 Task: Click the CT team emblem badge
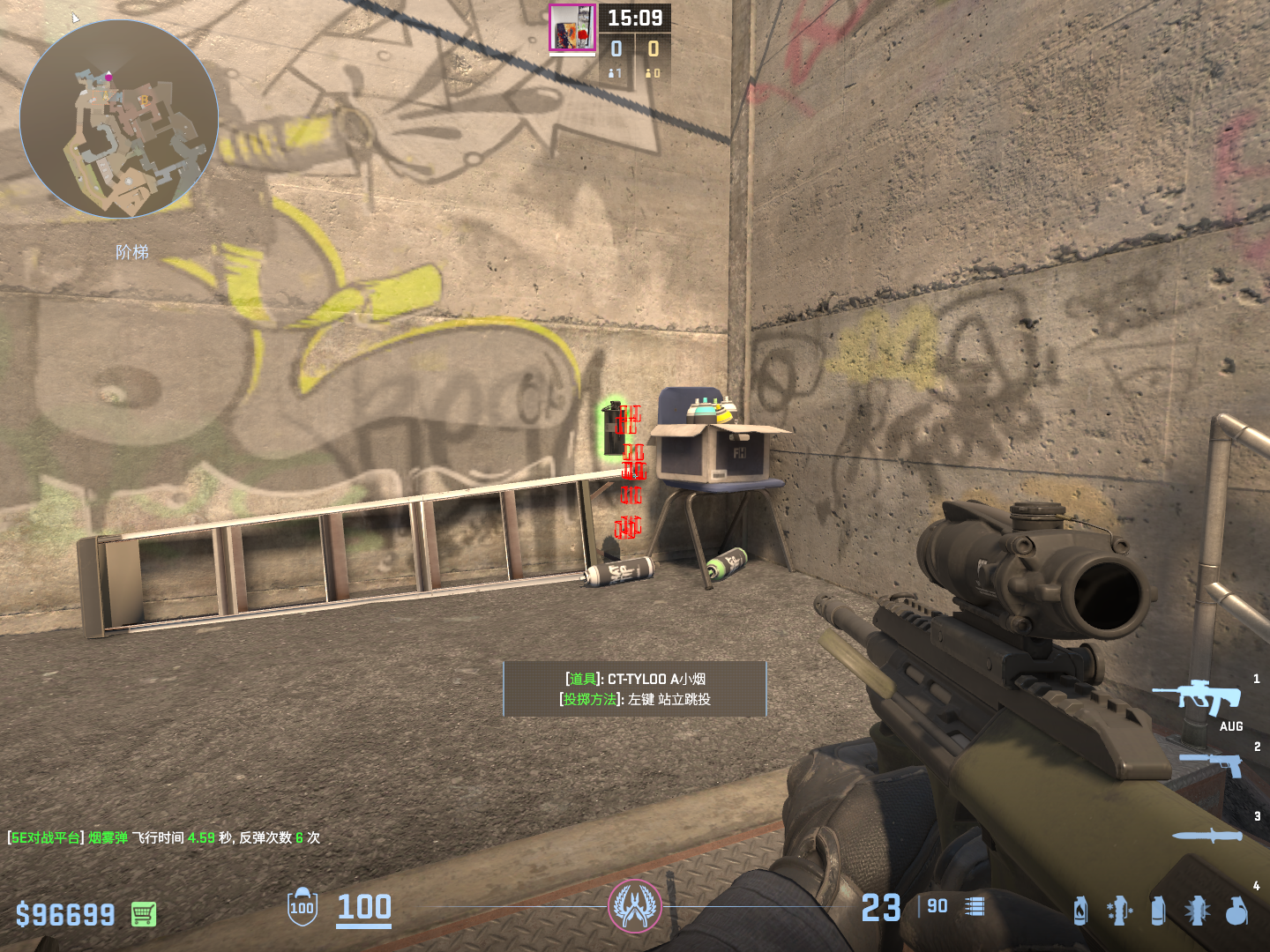[634, 906]
